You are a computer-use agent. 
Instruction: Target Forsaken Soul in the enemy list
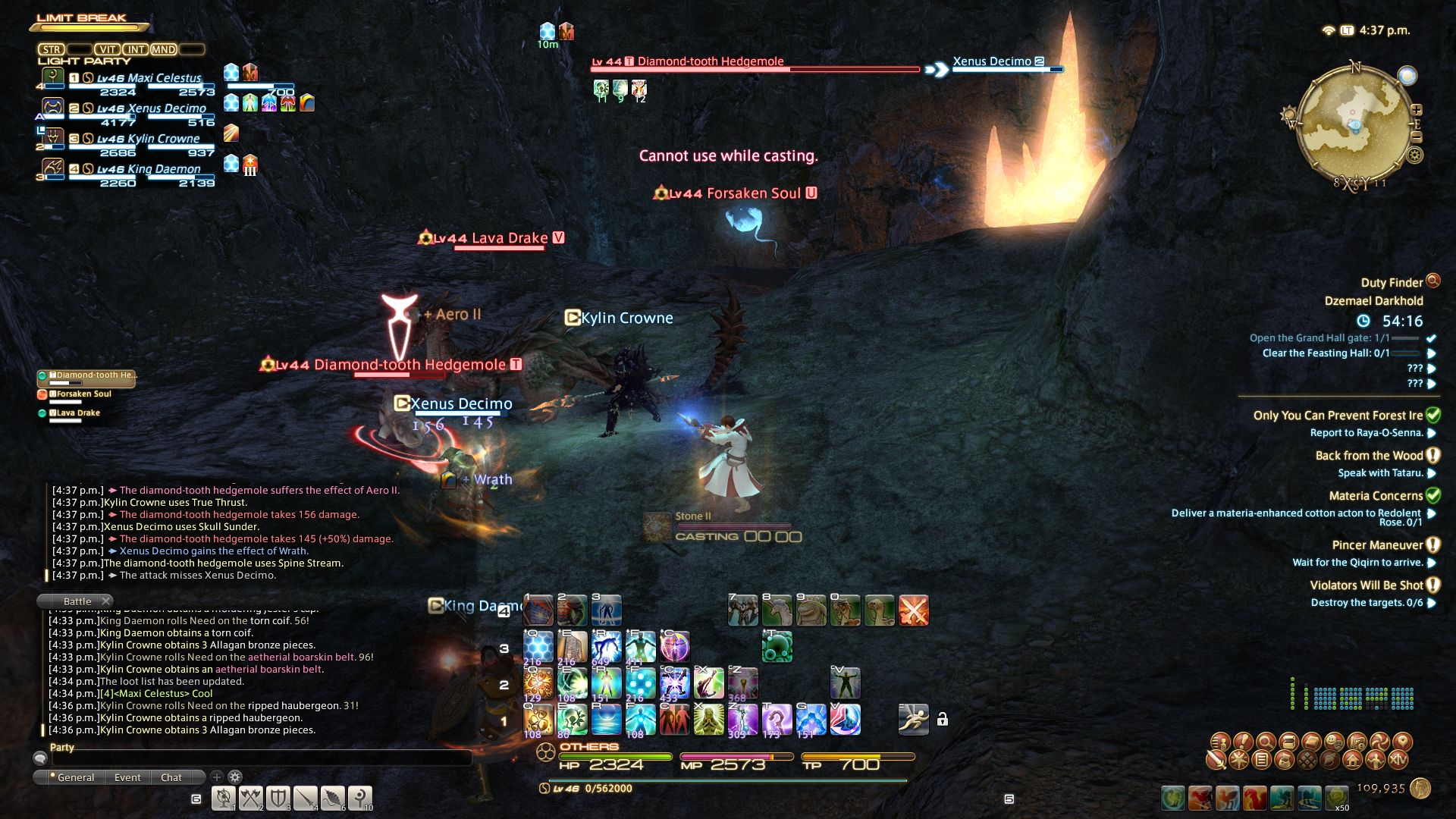coord(83,394)
